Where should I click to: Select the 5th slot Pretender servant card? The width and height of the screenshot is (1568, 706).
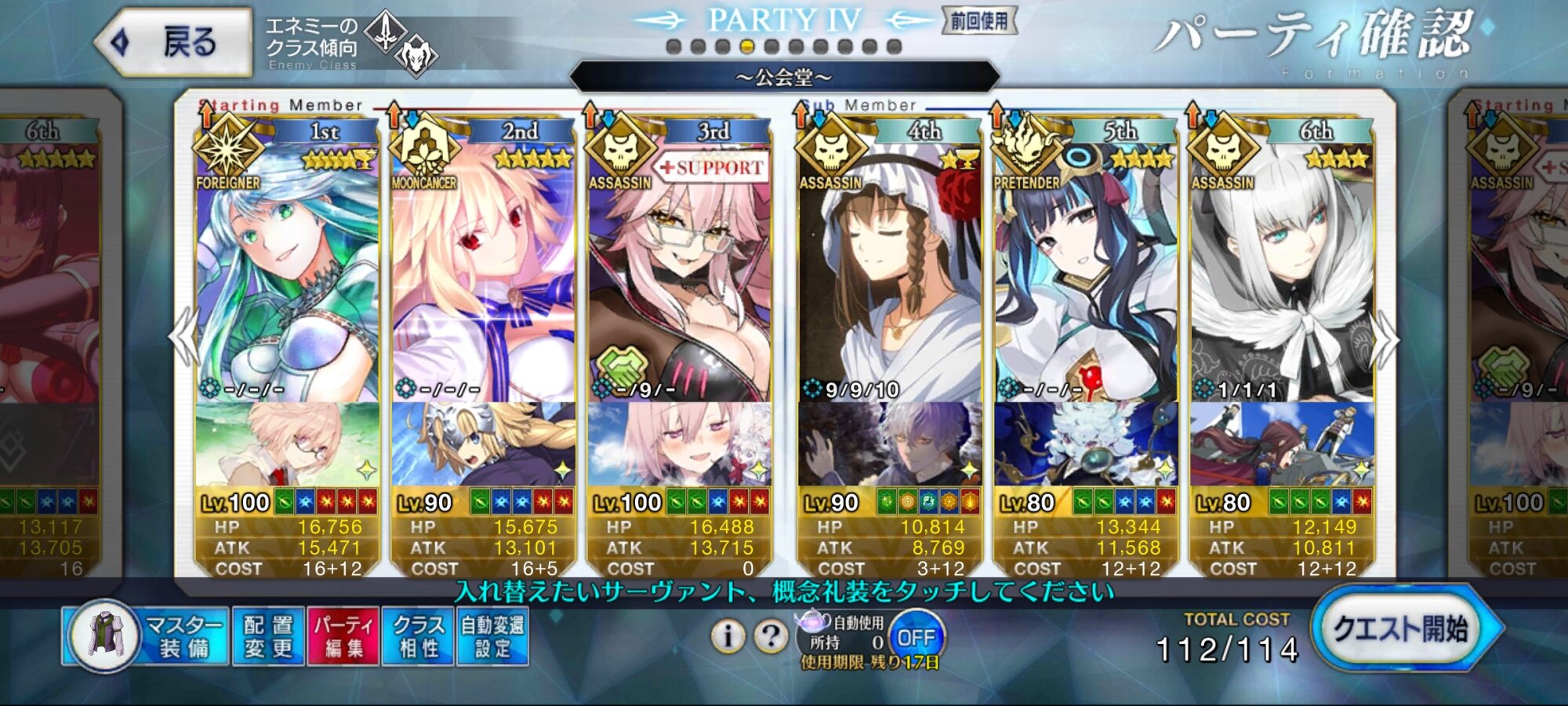click(1086, 275)
